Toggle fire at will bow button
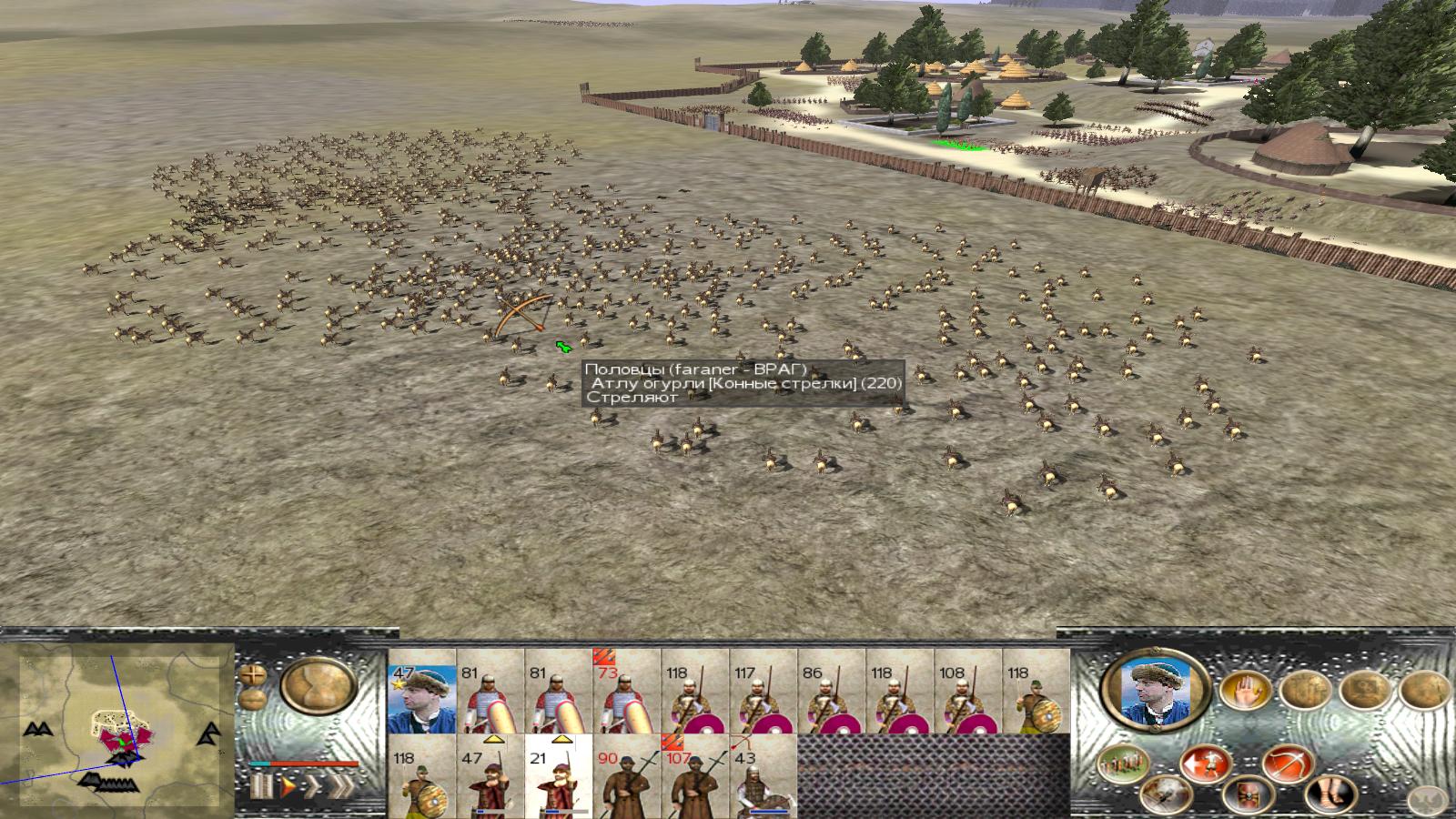 [1285, 763]
